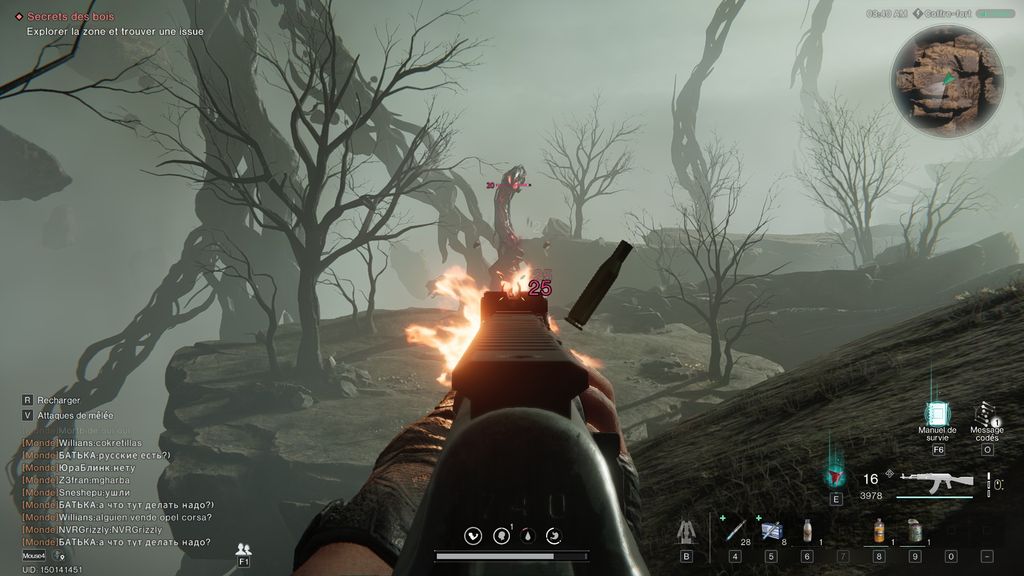Open the Message codés icon
This screenshot has height=576, width=1024.
(986, 415)
